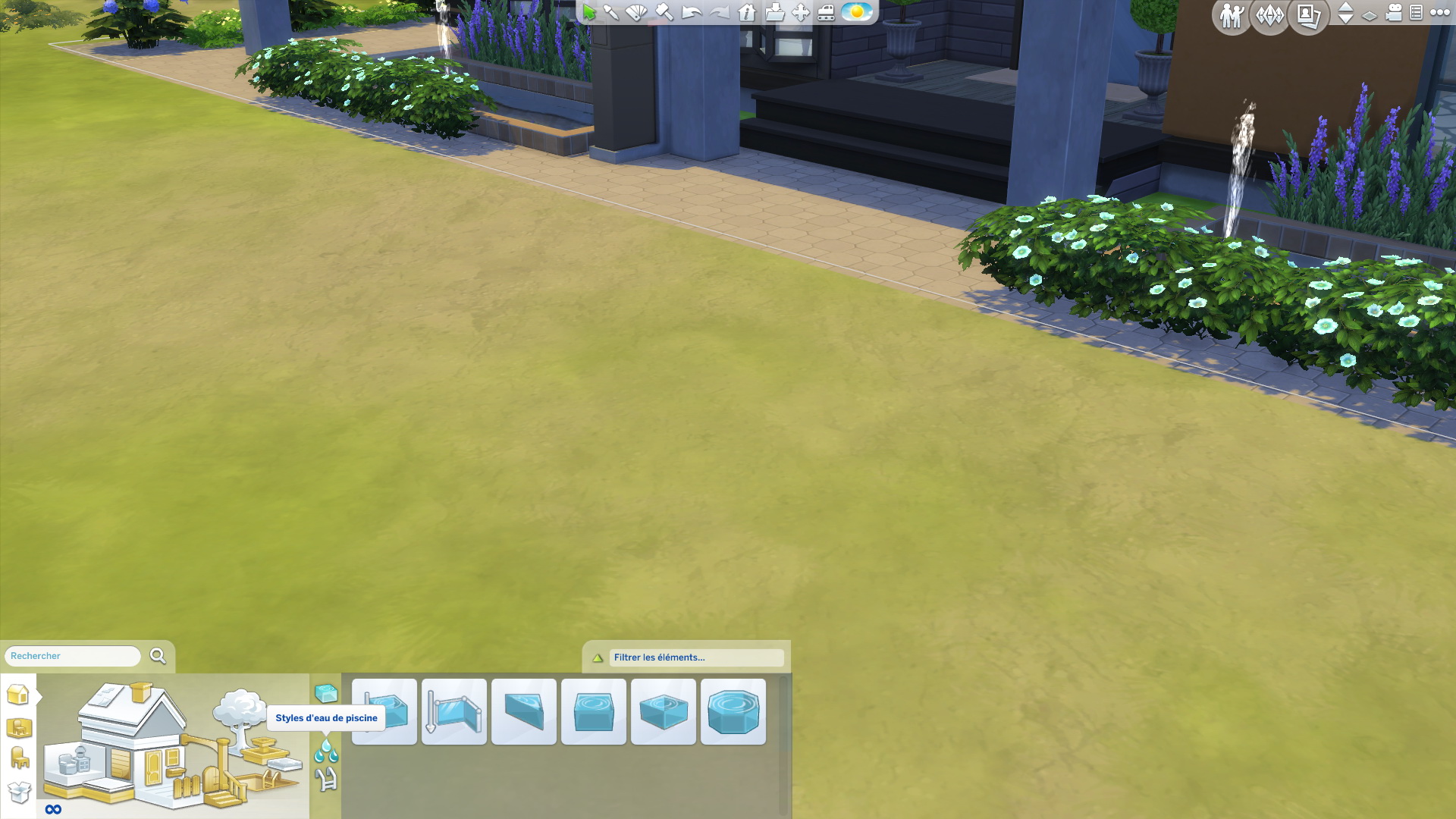
Task: Click the bulldozer icon
Action: point(826,12)
